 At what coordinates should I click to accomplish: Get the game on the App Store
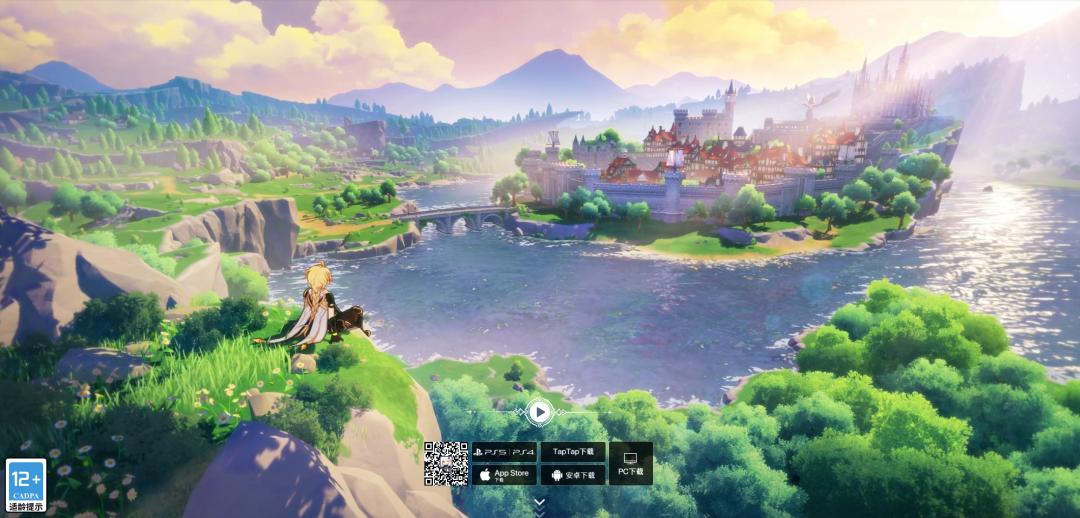504,474
